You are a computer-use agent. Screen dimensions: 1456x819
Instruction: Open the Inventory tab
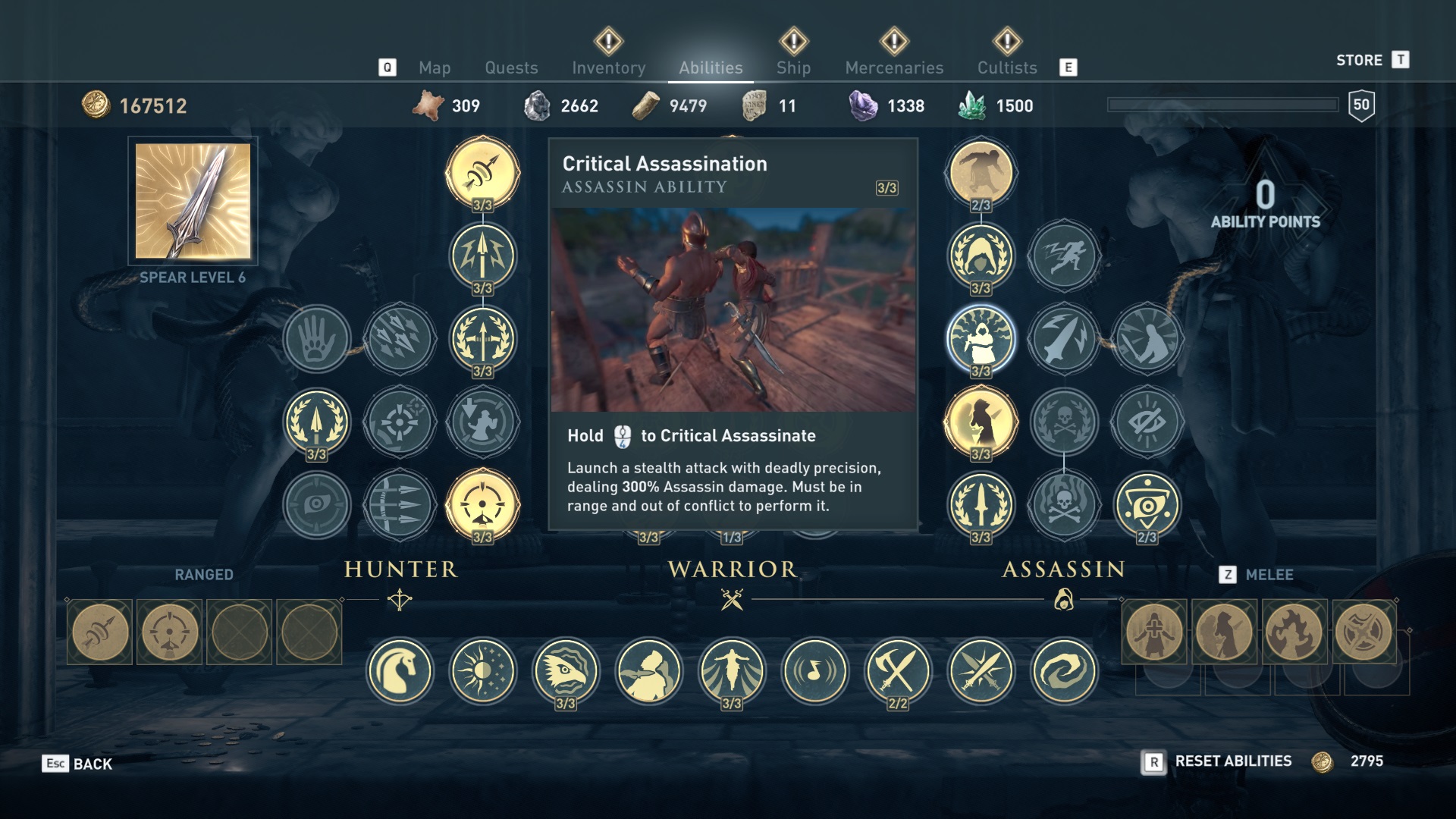pos(608,67)
